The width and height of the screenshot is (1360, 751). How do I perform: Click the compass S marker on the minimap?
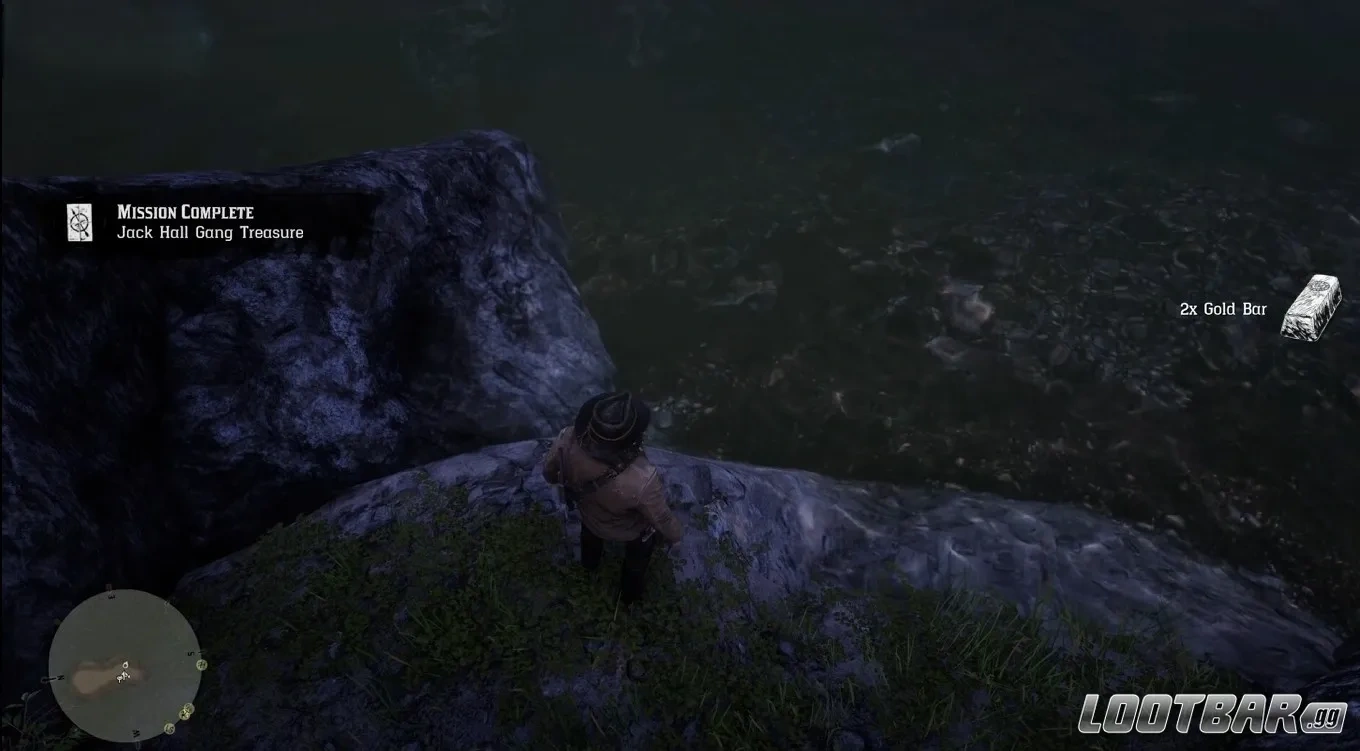point(190,653)
